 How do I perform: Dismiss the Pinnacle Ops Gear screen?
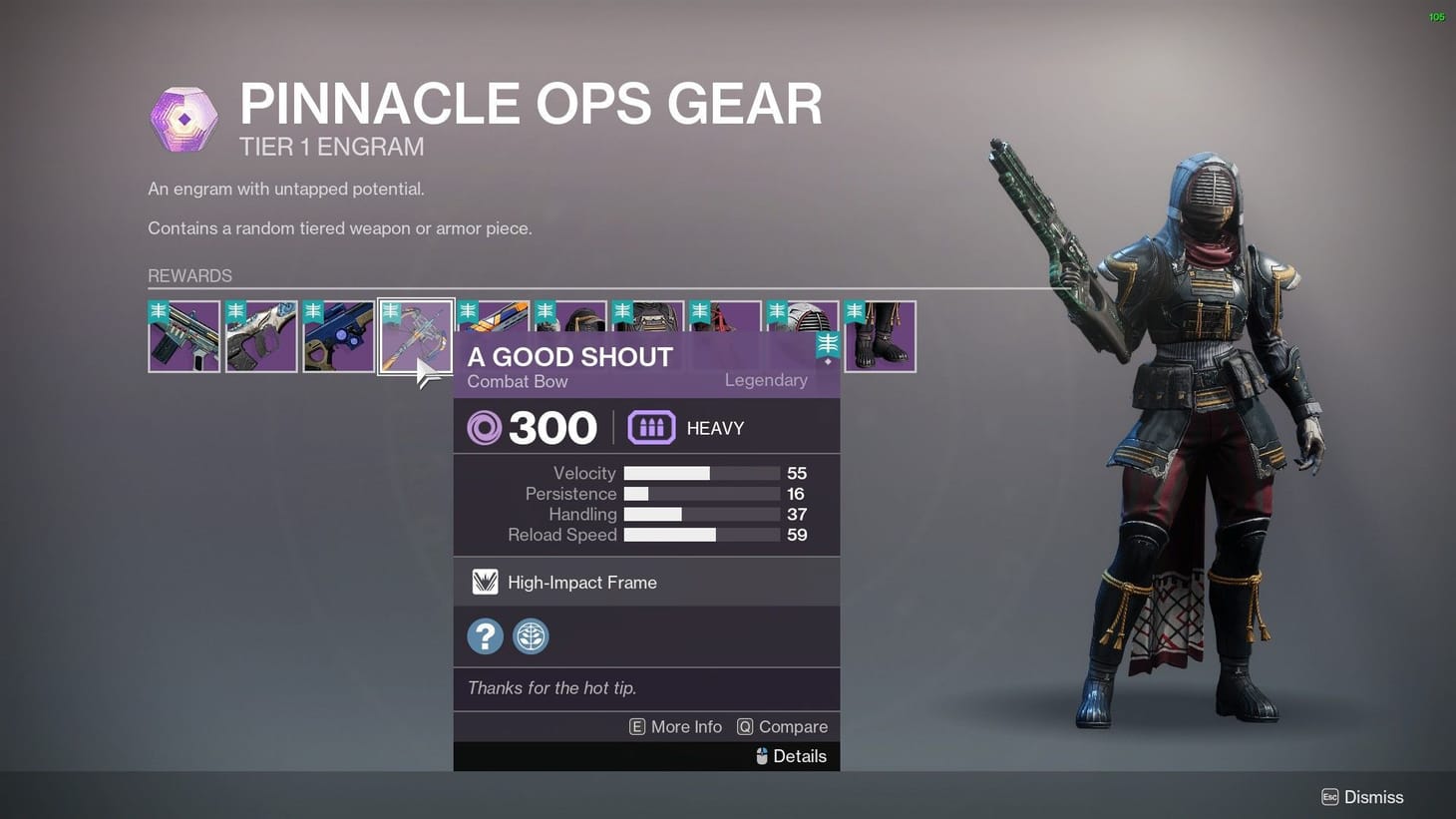(x=1374, y=797)
